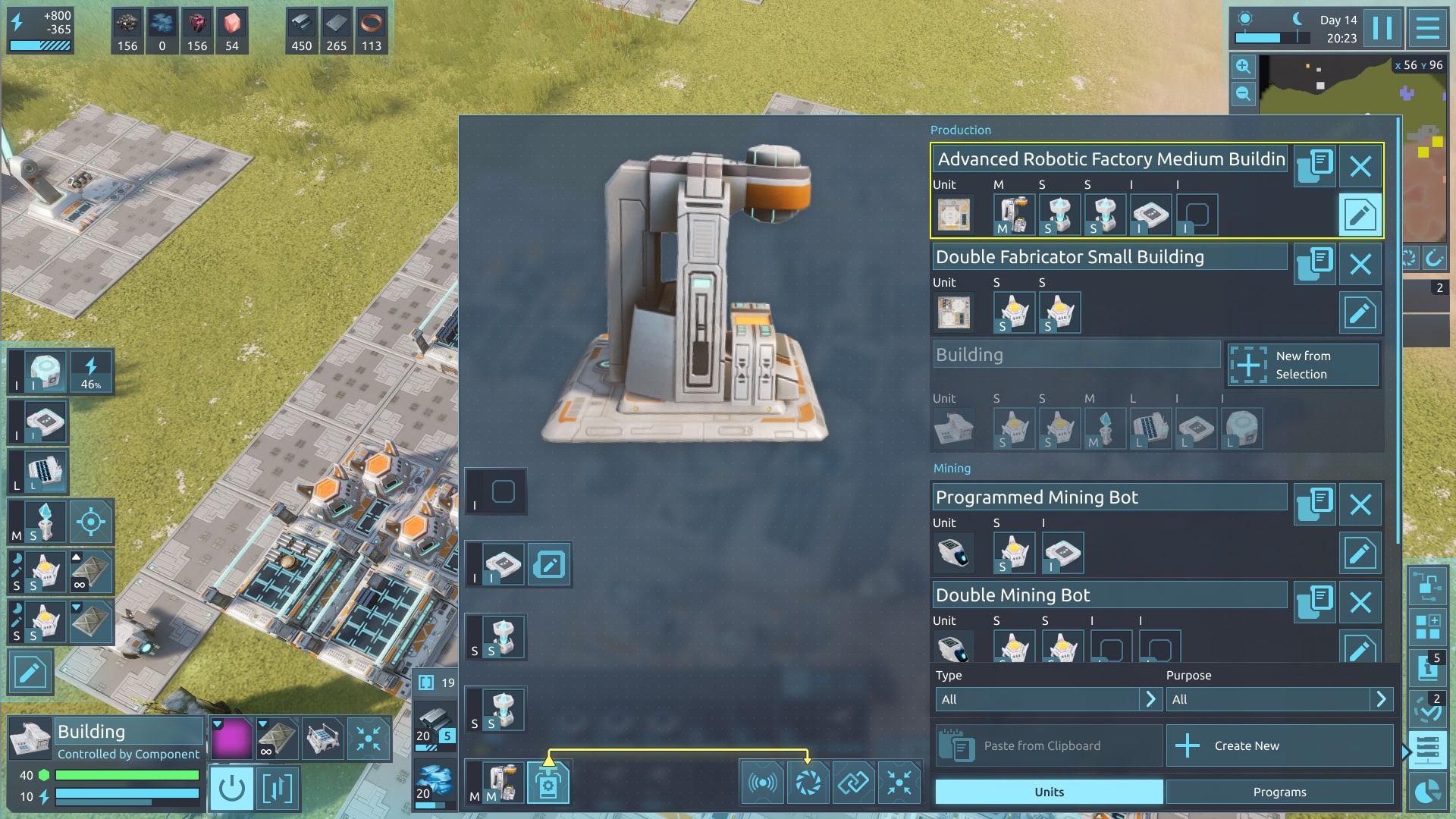The image size is (1456, 819).
Task: Toggle the building power button
Action: [231, 789]
